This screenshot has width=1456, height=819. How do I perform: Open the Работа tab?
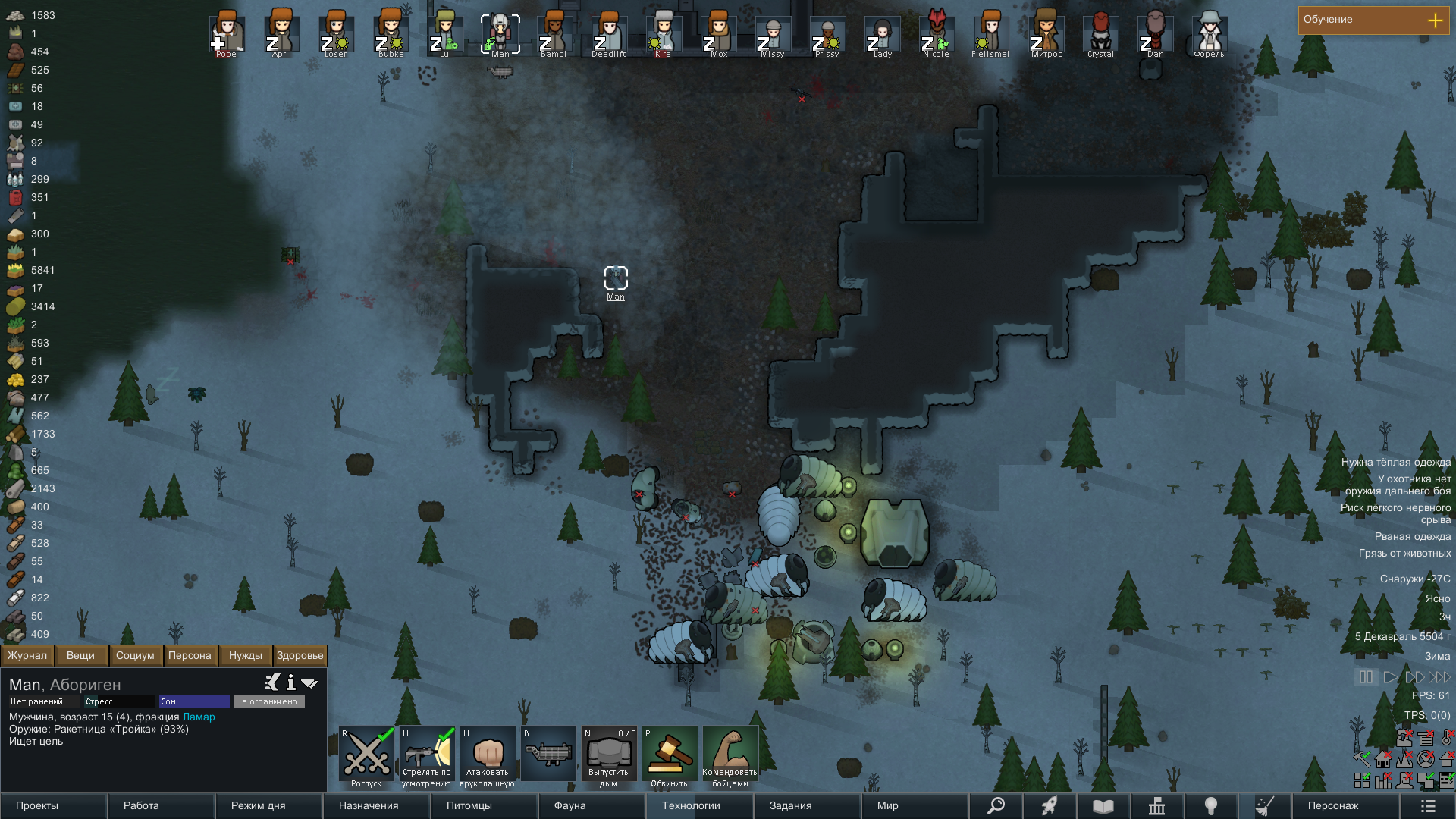(x=161, y=805)
